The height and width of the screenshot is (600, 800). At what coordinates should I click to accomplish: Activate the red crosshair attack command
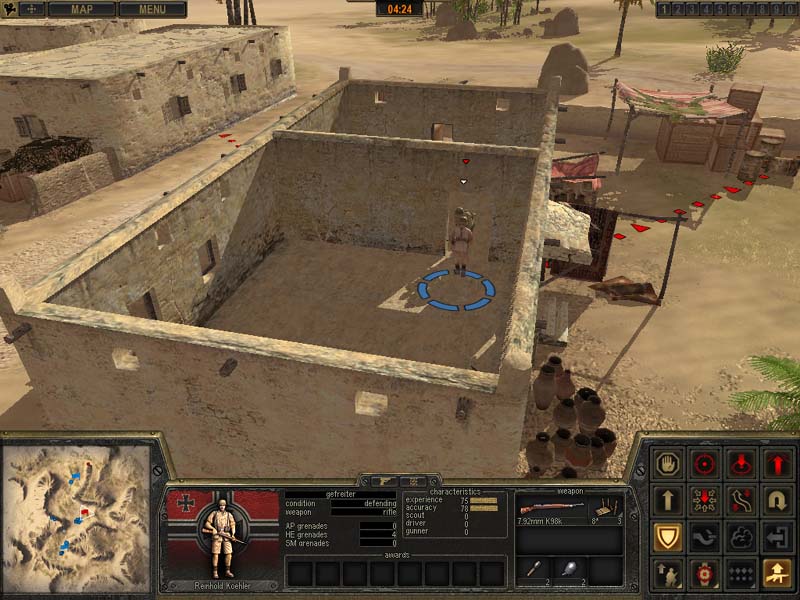[705, 464]
